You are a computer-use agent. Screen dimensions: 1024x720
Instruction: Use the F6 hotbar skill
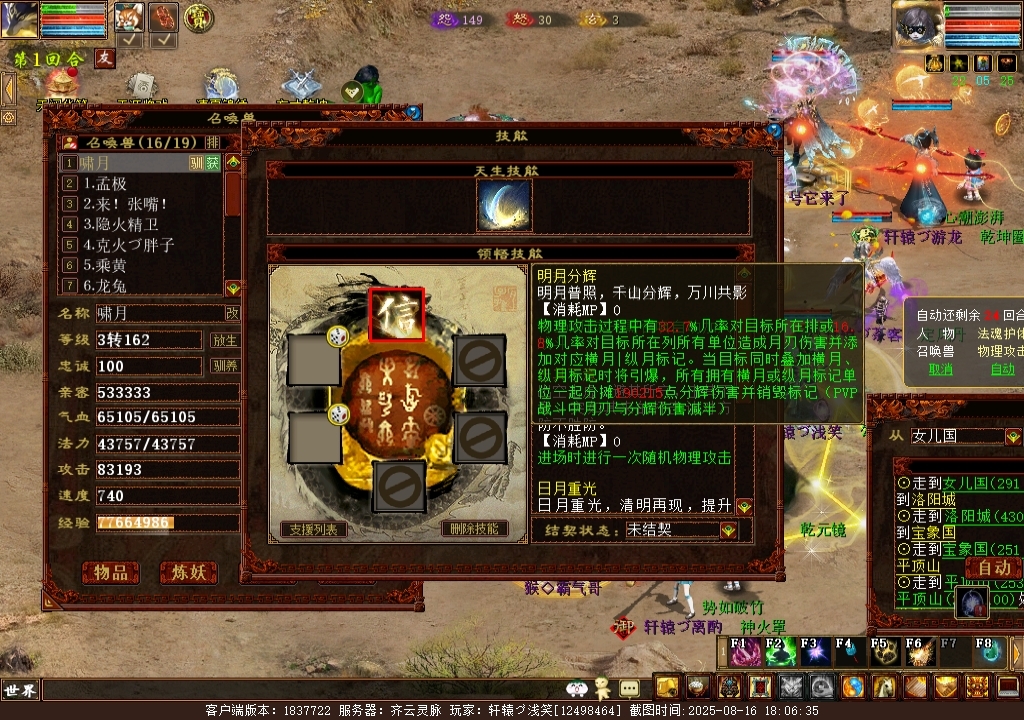[x=918, y=653]
